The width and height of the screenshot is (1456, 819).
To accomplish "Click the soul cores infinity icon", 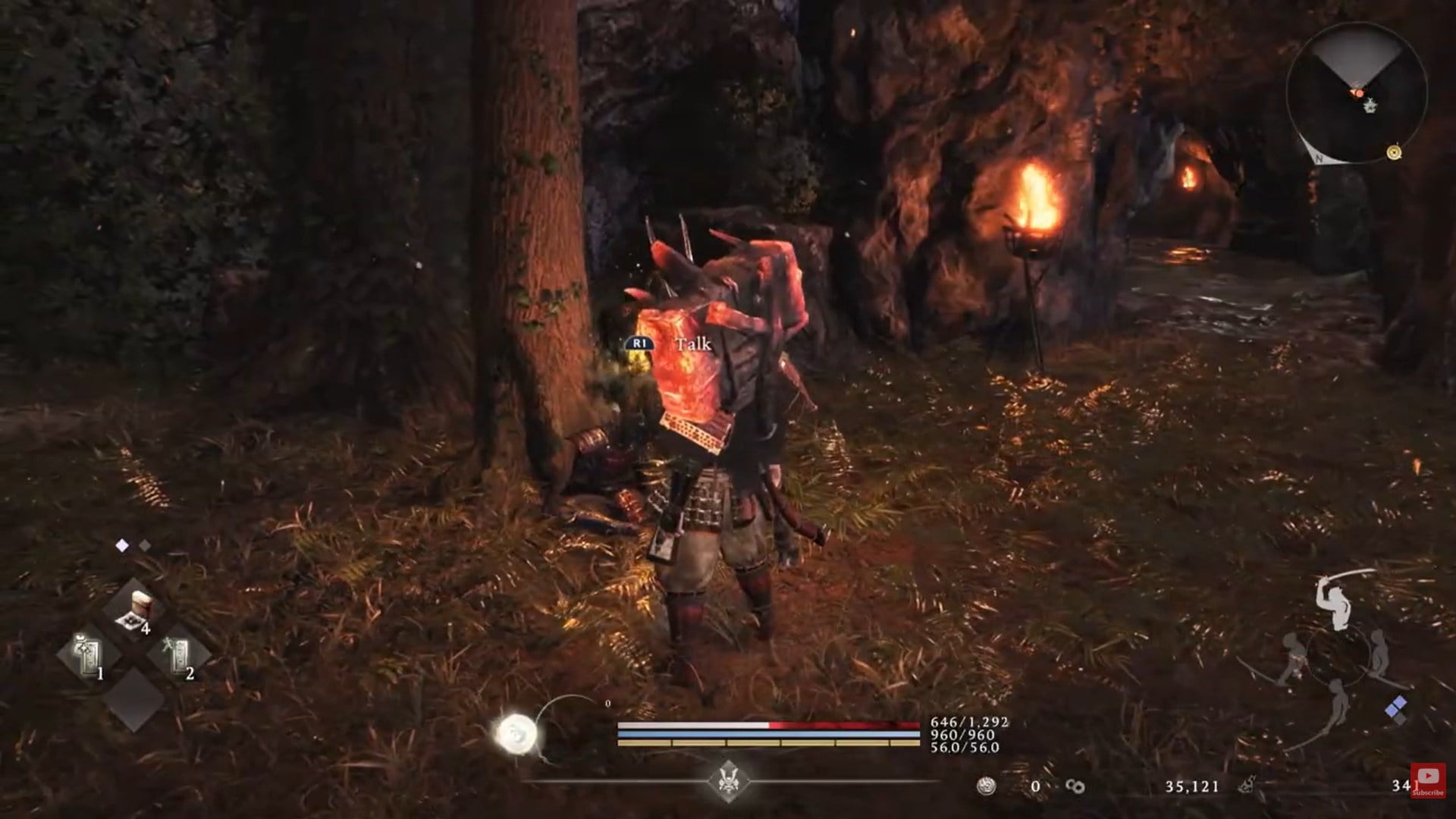I will tap(1075, 786).
